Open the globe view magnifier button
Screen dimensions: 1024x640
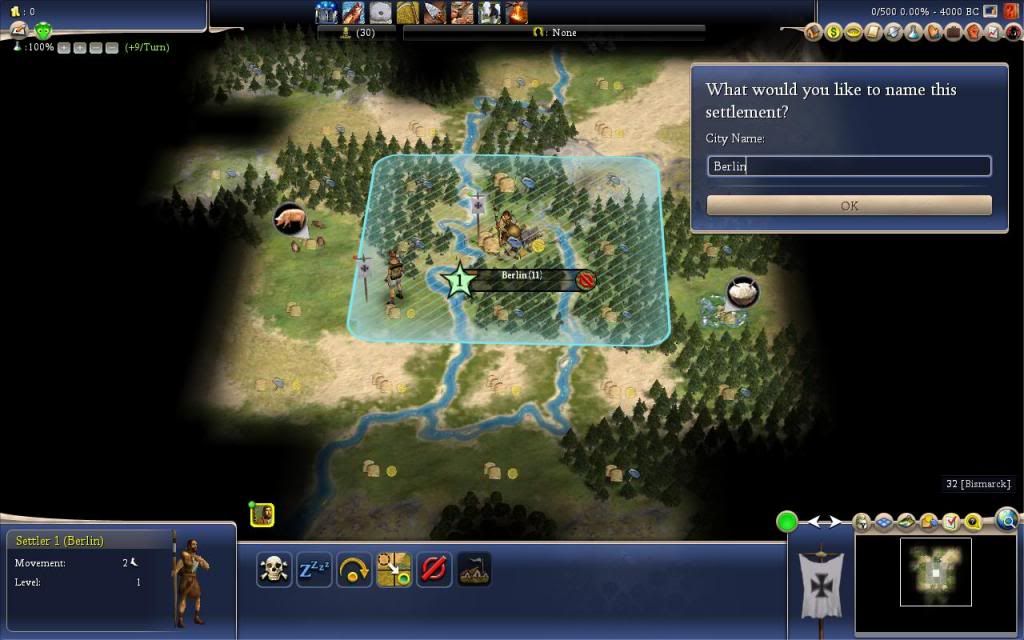tap(1007, 519)
